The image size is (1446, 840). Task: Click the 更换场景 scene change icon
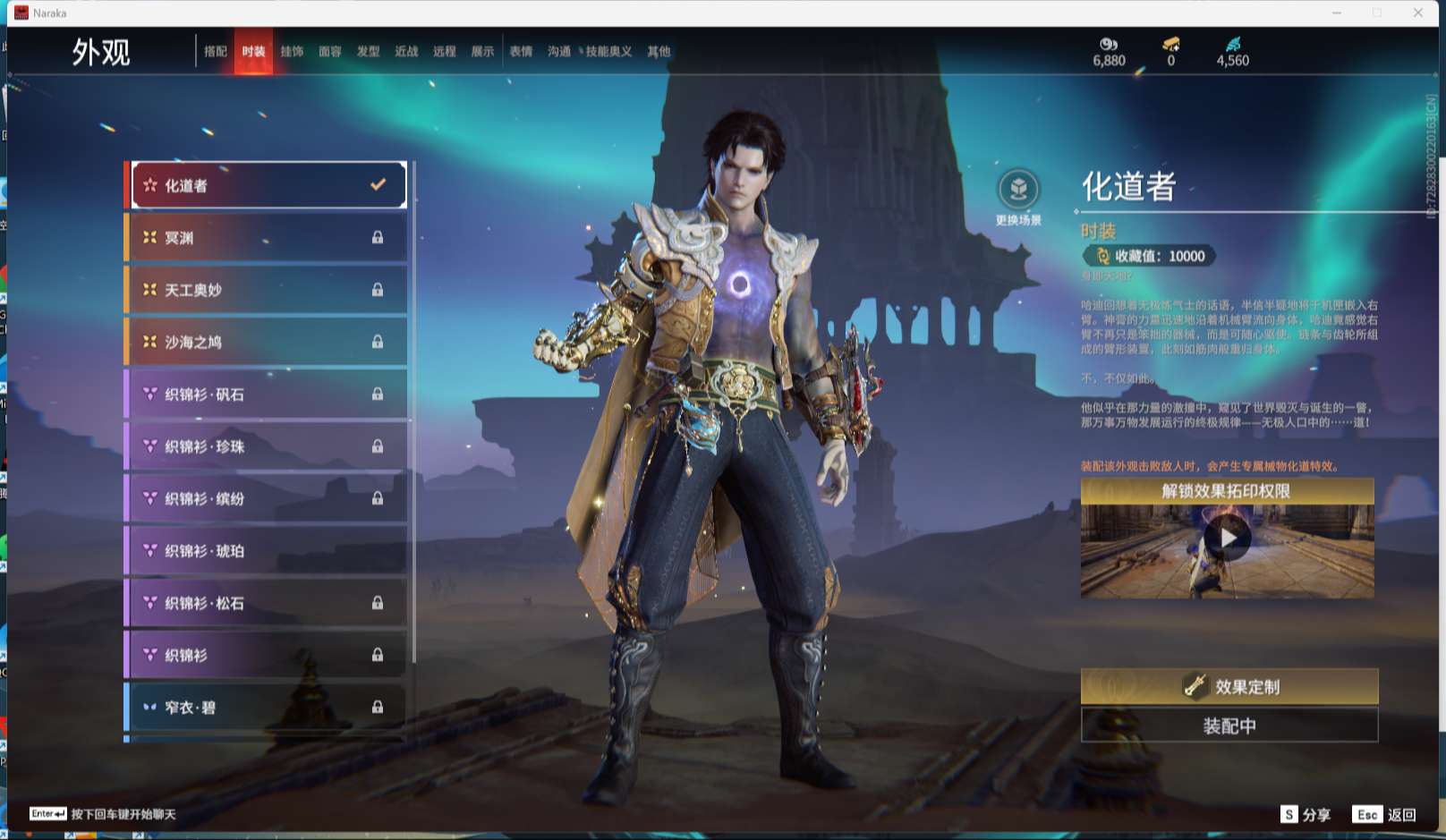(1018, 191)
